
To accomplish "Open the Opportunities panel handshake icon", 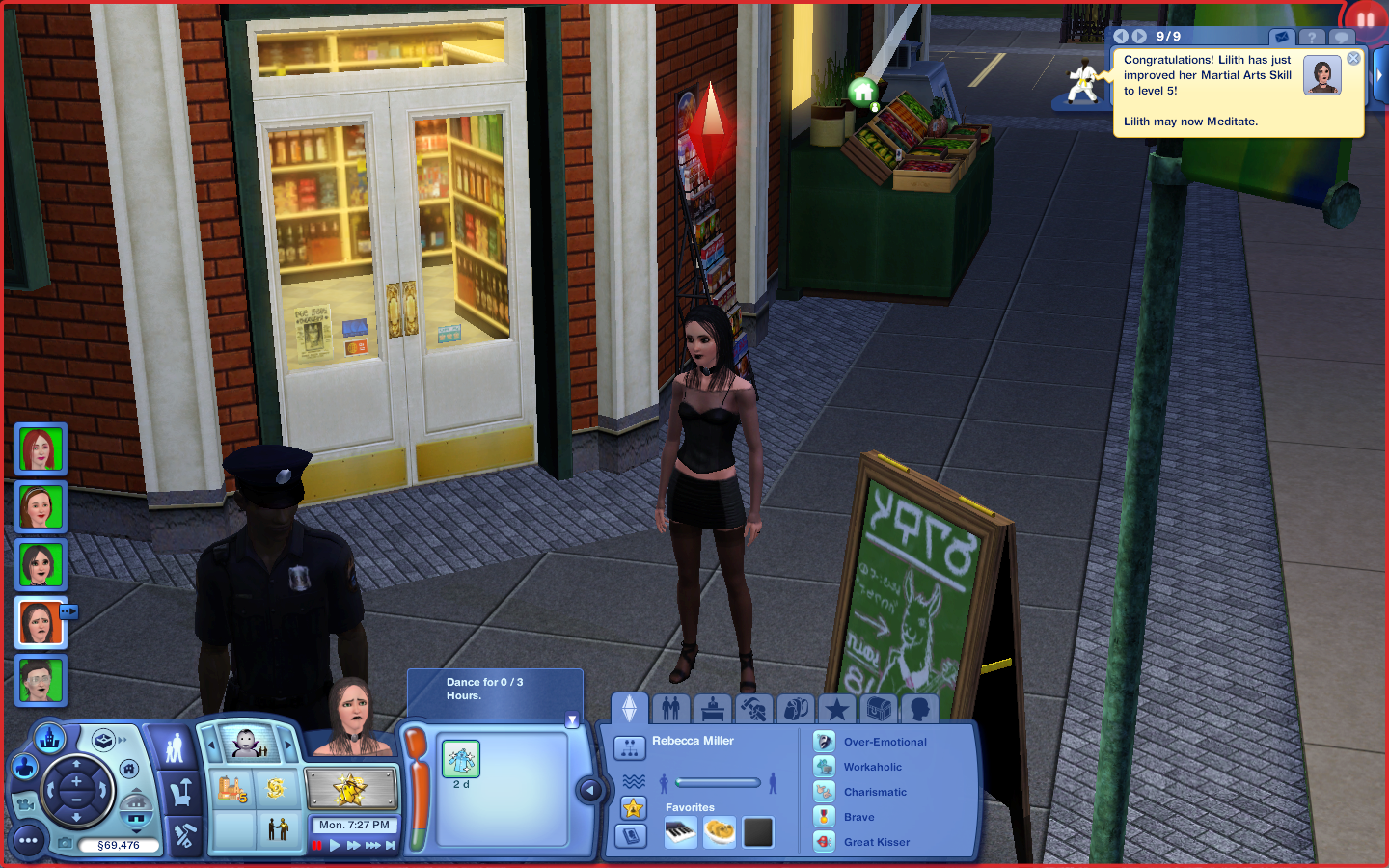I will [279, 829].
